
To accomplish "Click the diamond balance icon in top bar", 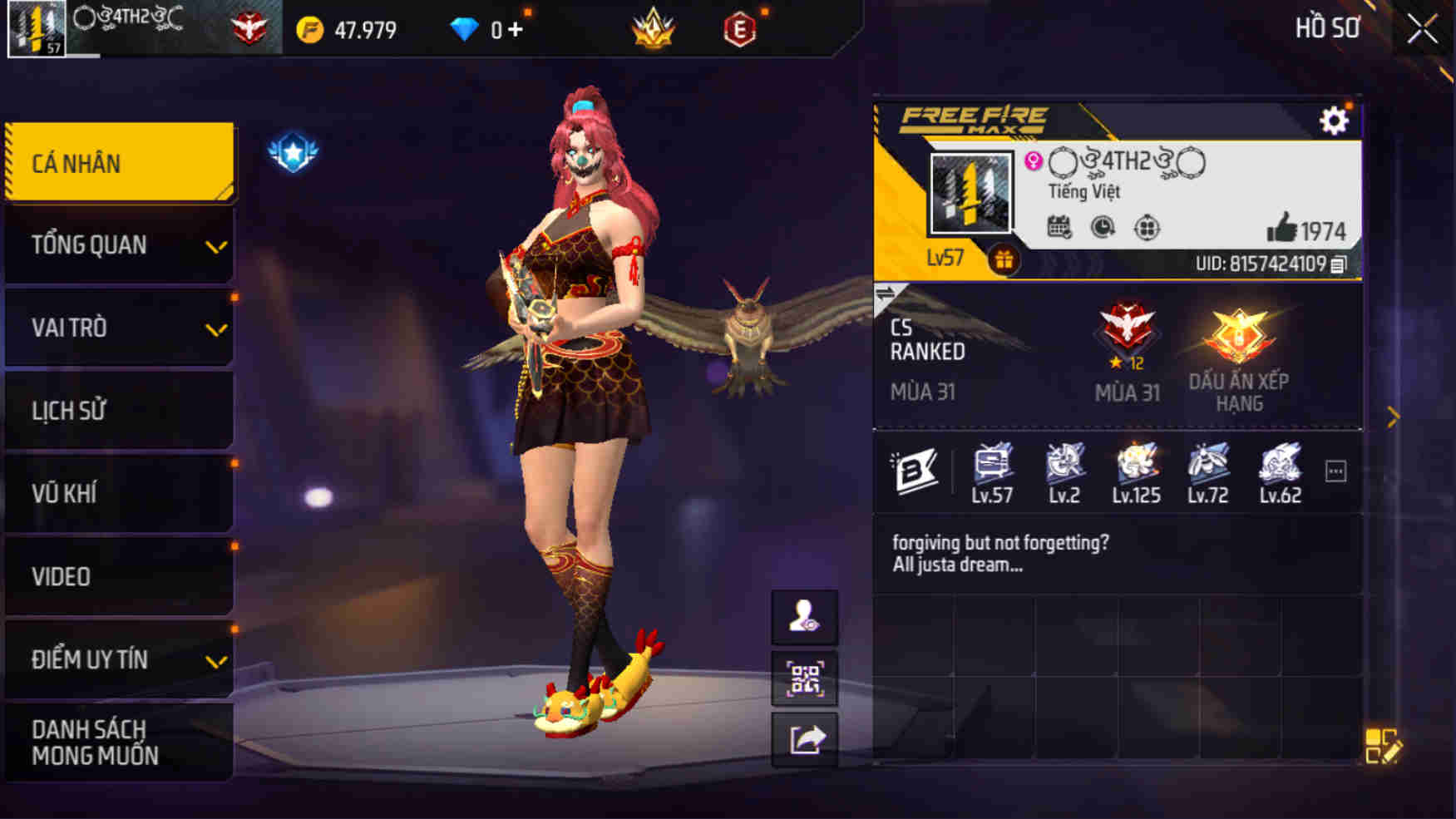I will tap(464, 30).
